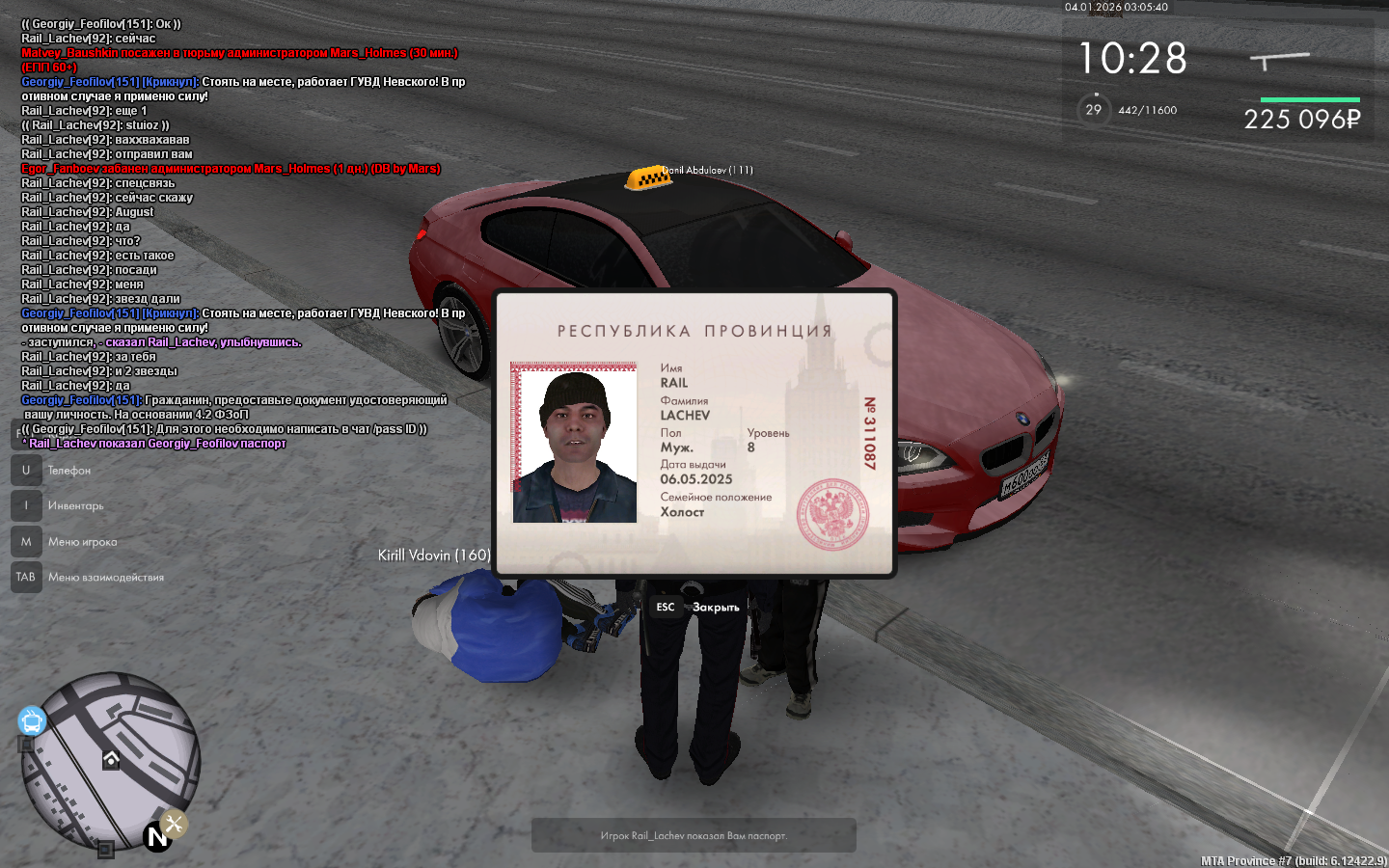The width and height of the screenshot is (1389, 868).
Task: Click the passport shown notification at the bottom
Action: pos(694,835)
